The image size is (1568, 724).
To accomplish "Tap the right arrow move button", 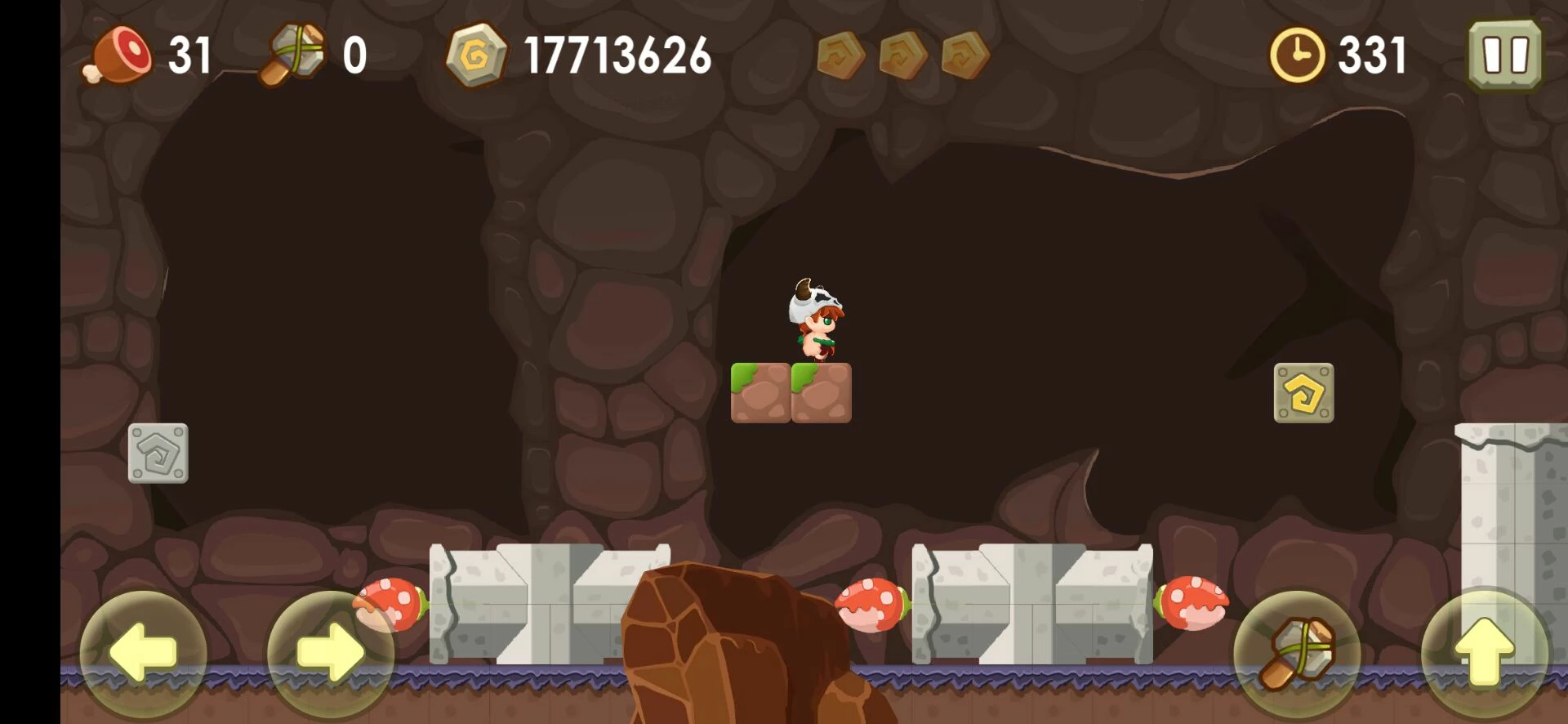I will (x=330, y=652).
